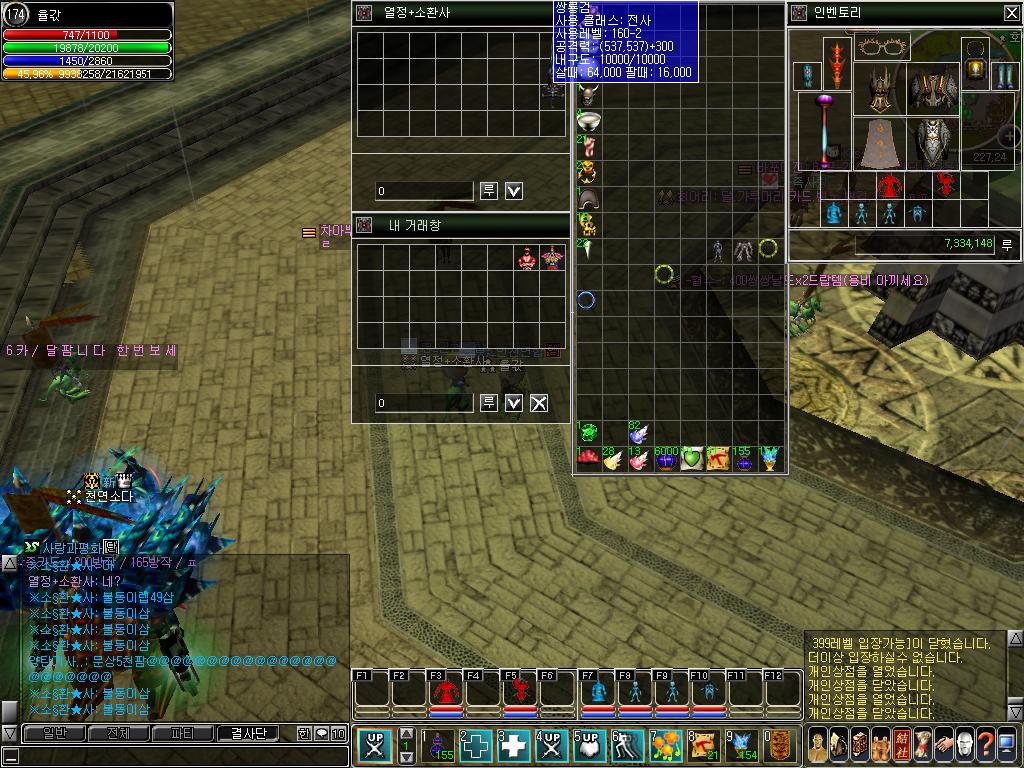Cancel my trade with the X button
Image resolution: width=1024 pixels, height=768 pixels.
(x=539, y=403)
